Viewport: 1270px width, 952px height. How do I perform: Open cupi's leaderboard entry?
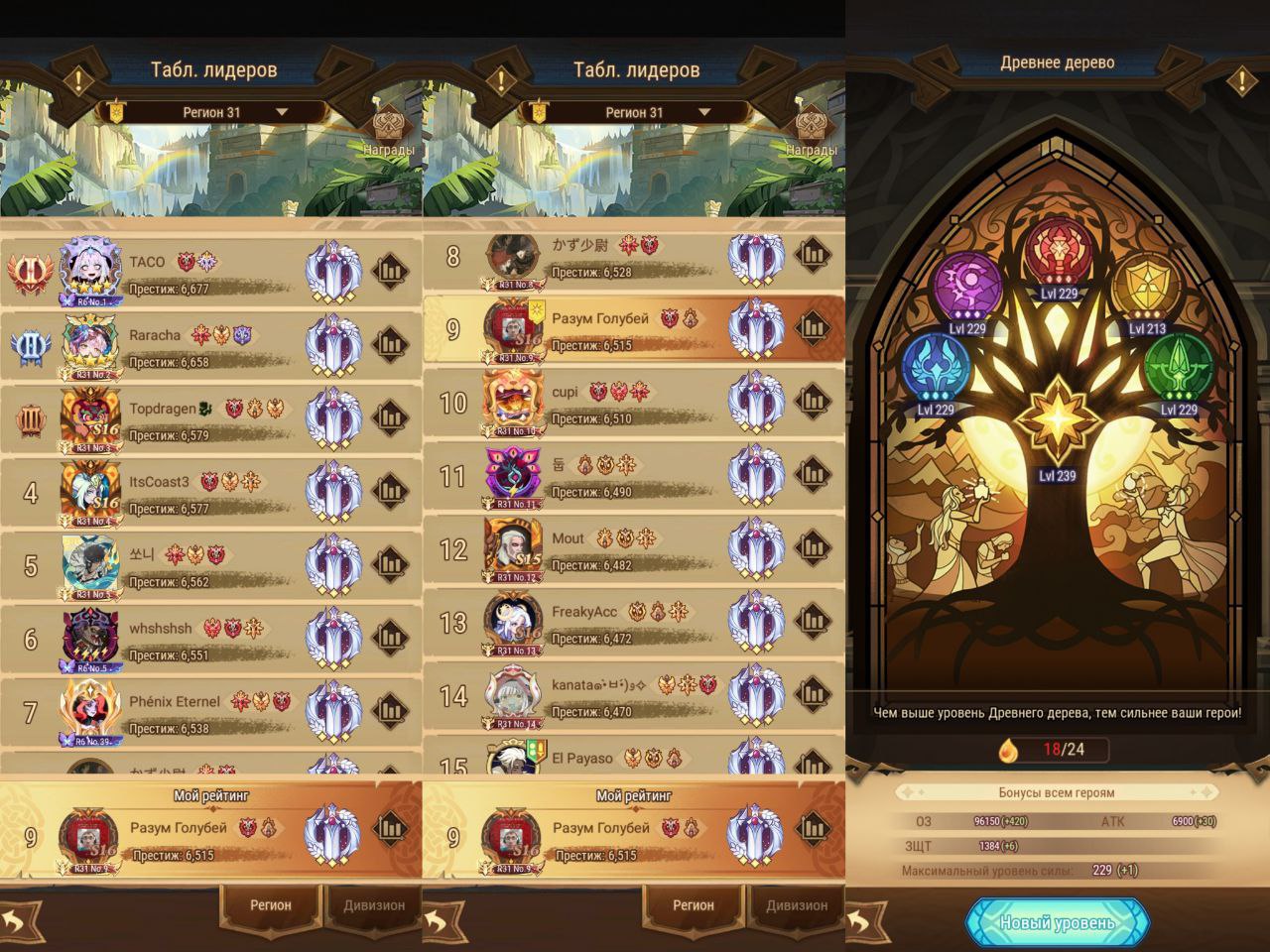(633, 405)
